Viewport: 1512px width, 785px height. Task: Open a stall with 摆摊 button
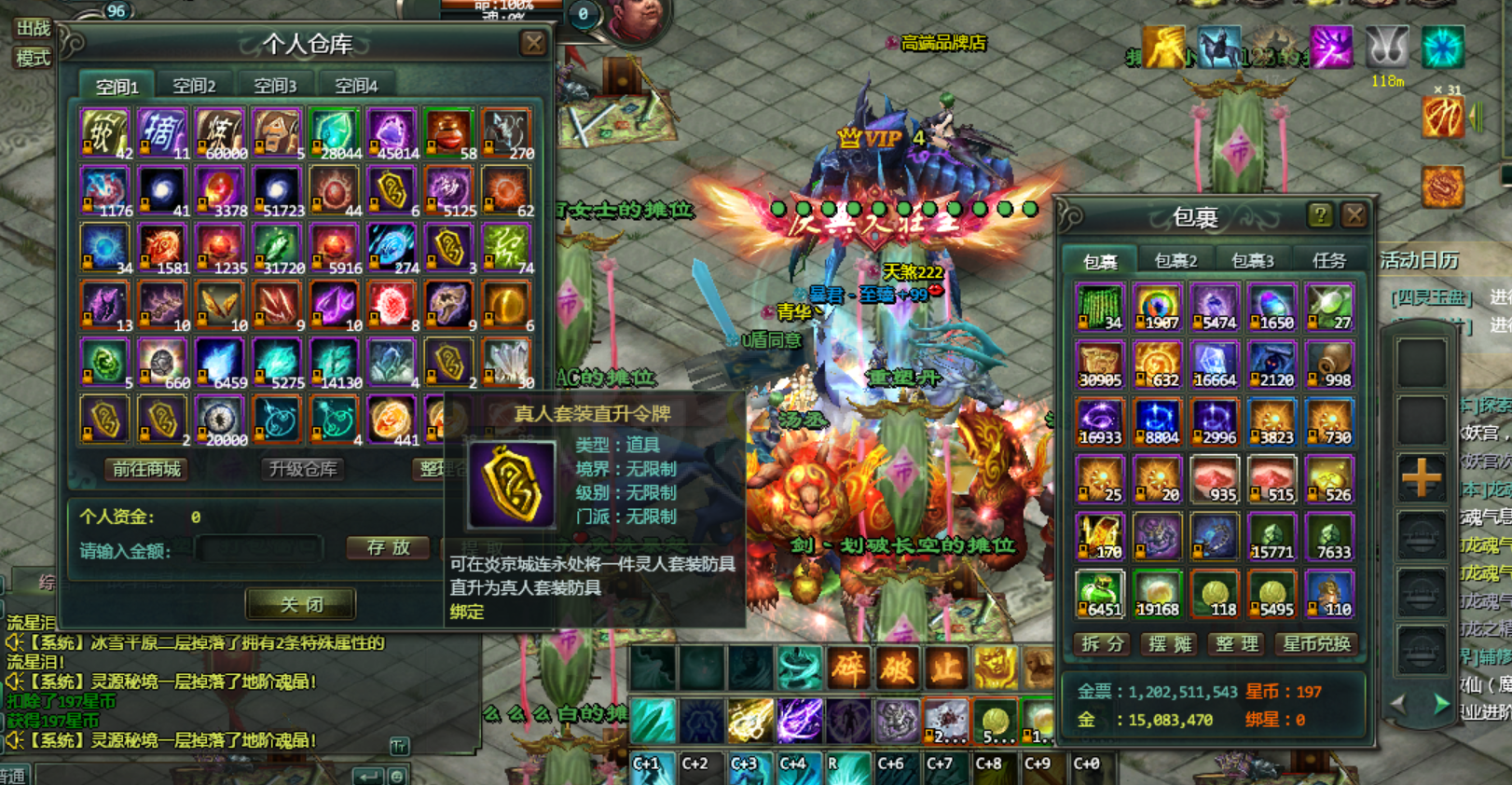pos(1170,644)
